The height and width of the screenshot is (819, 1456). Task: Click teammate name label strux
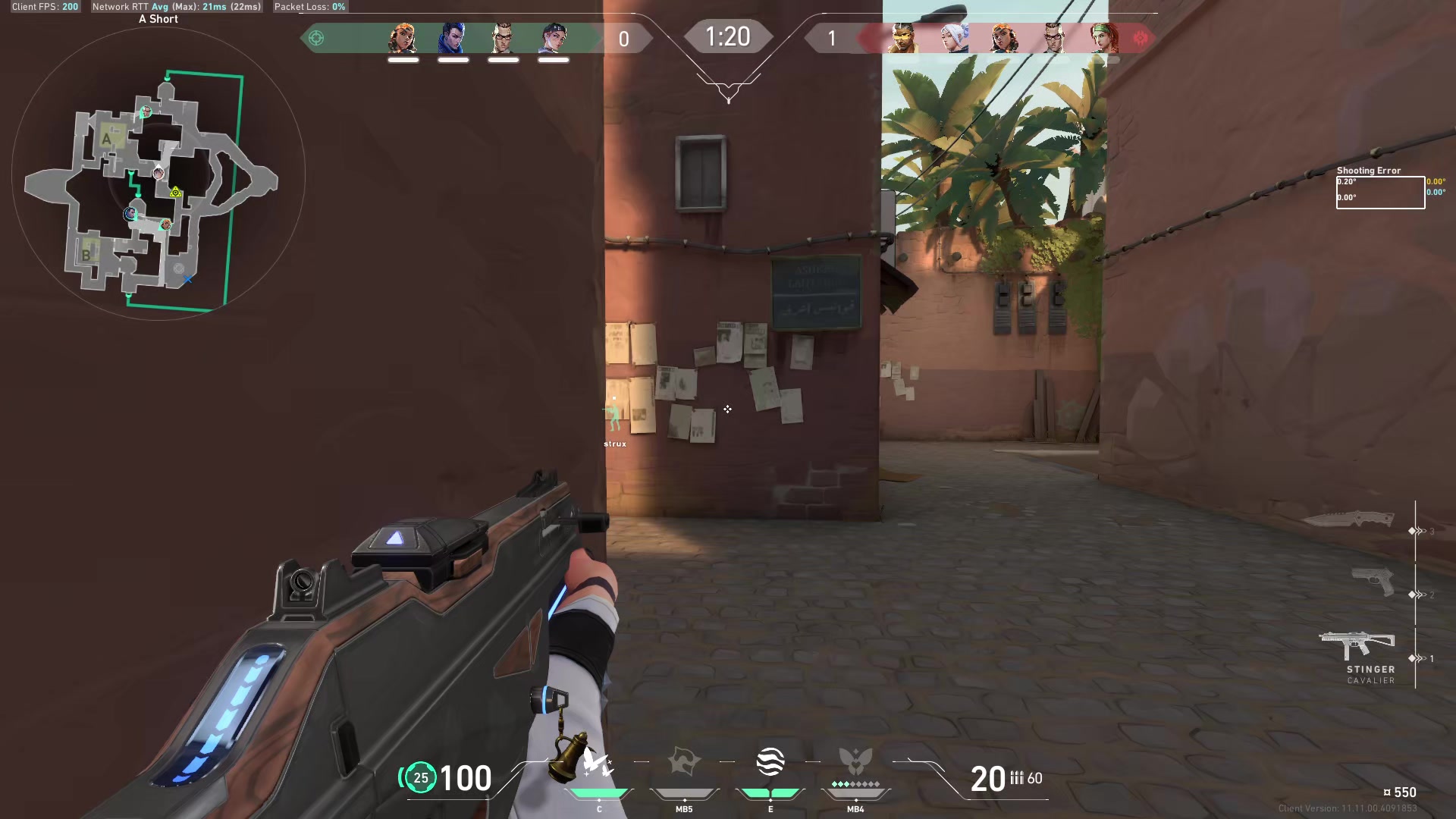tap(614, 442)
